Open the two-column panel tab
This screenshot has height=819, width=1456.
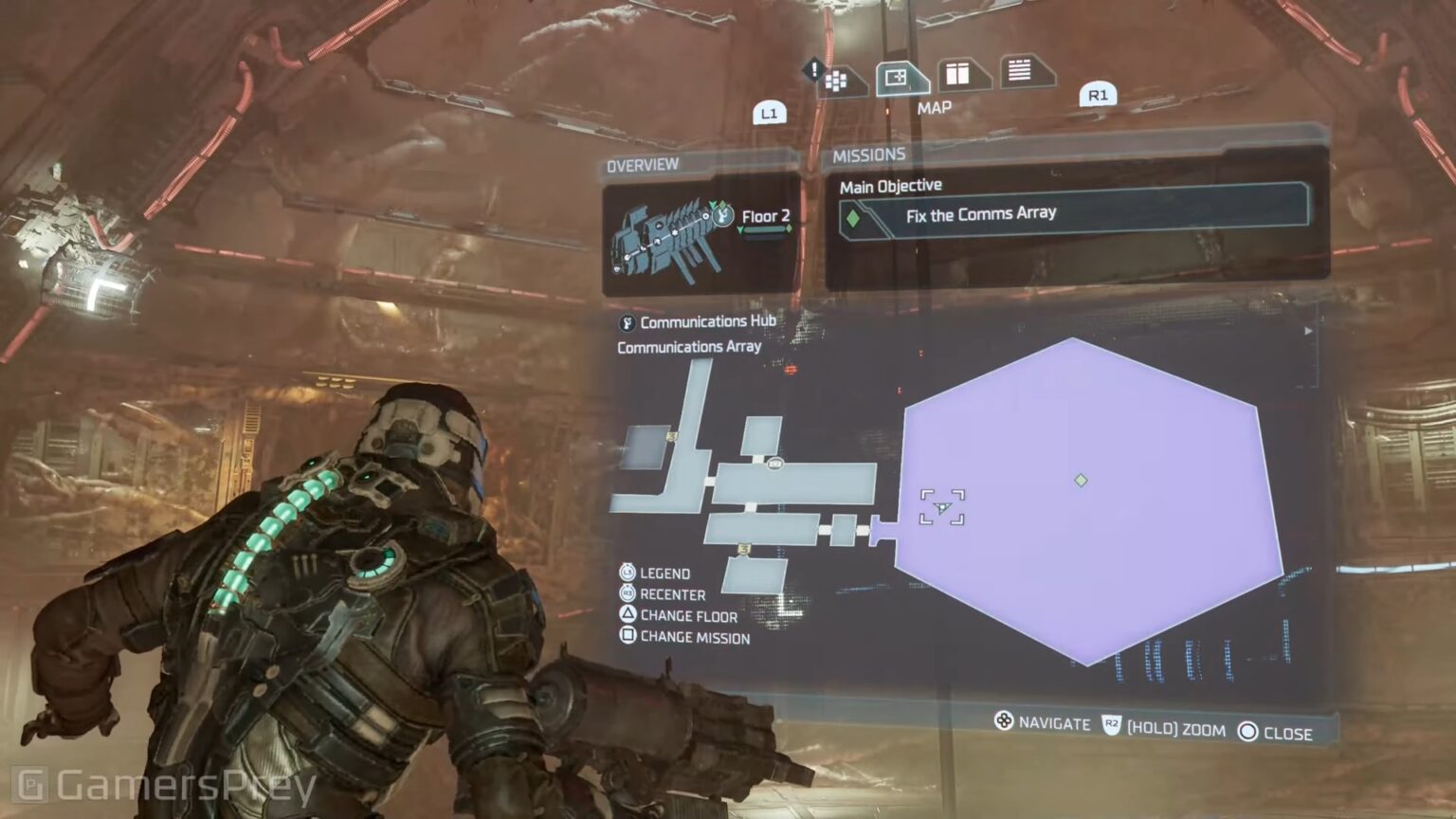[x=958, y=75]
